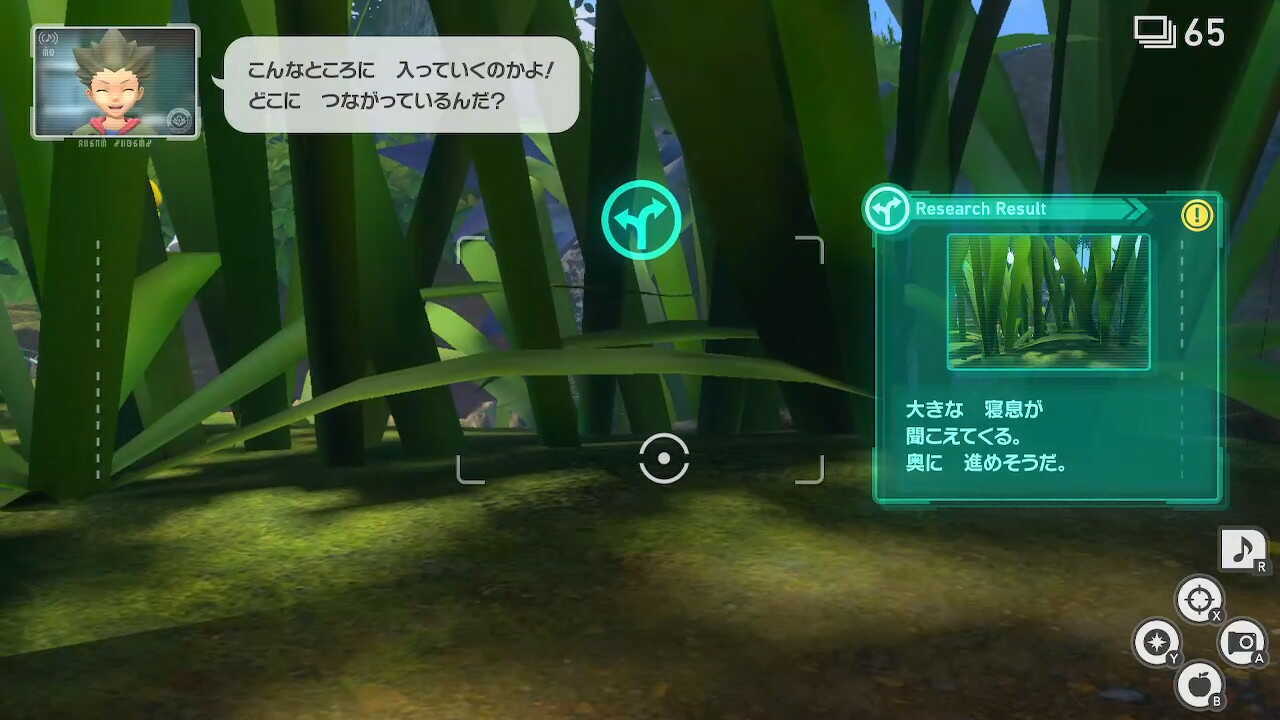Screen dimensions: 1280x720
Task: View the grass scene photo thumbnail
Action: pyautogui.click(x=1049, y=300)
